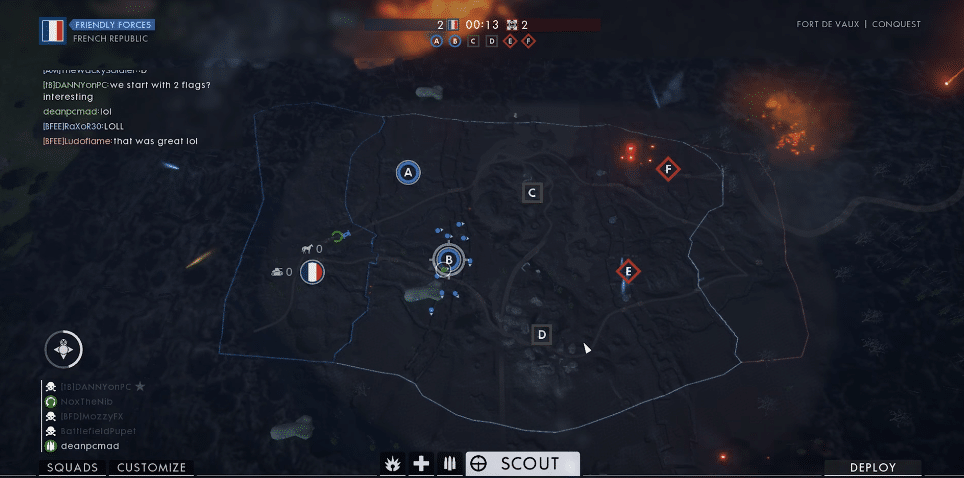Select enemy flag E marker

(x=628, y=270)
